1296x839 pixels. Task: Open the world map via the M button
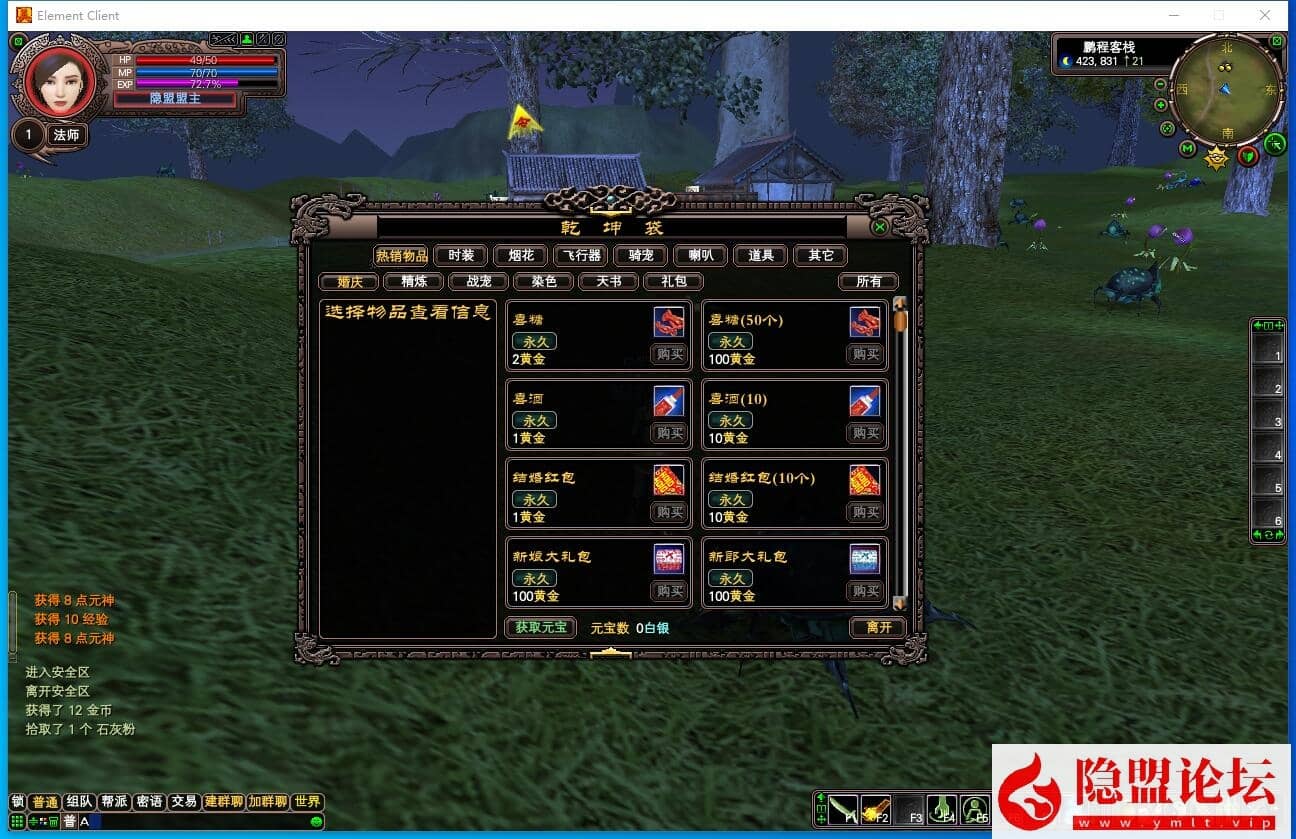click(x=1186, y=149)
